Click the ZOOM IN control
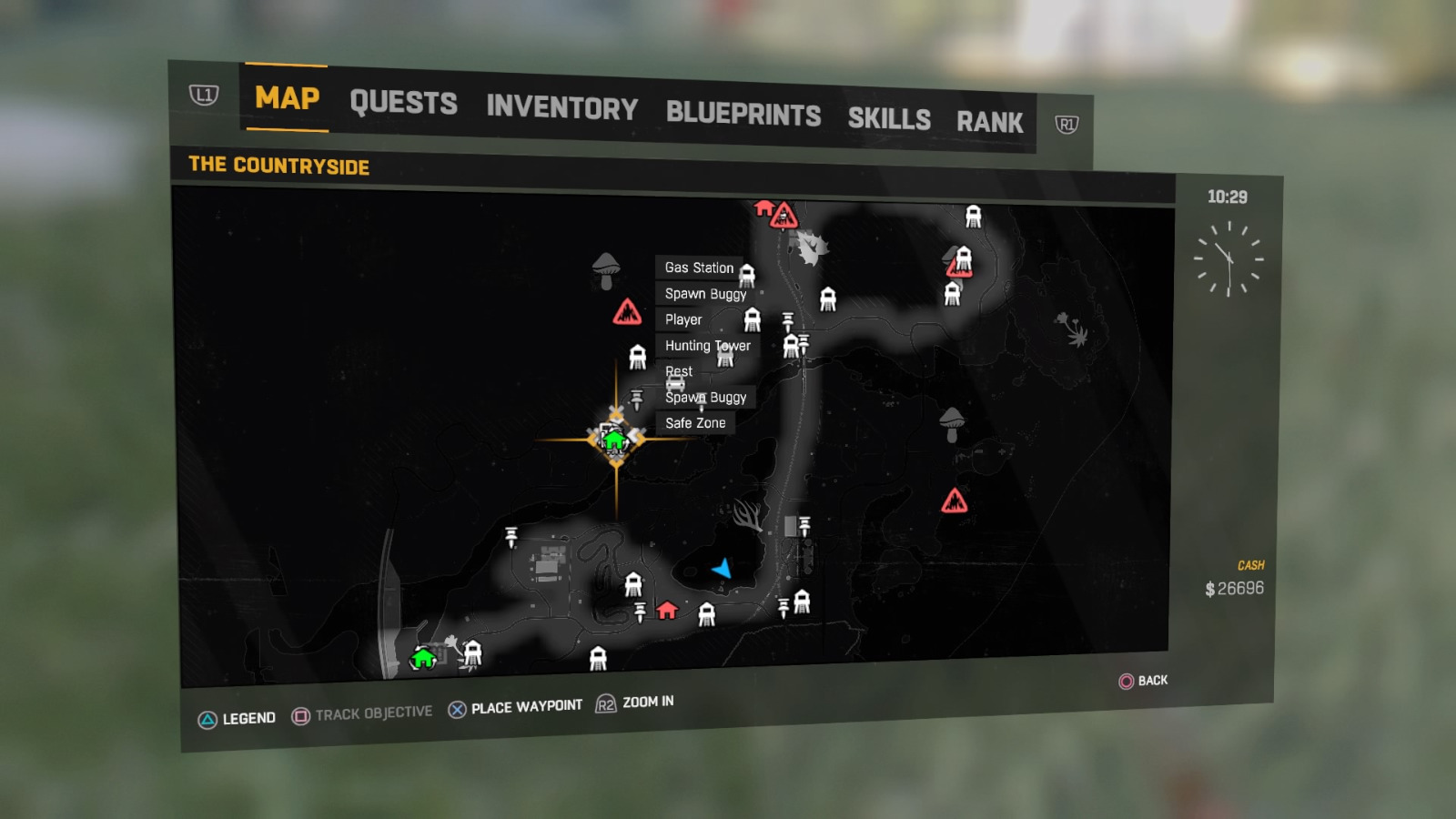 point(646,702)
